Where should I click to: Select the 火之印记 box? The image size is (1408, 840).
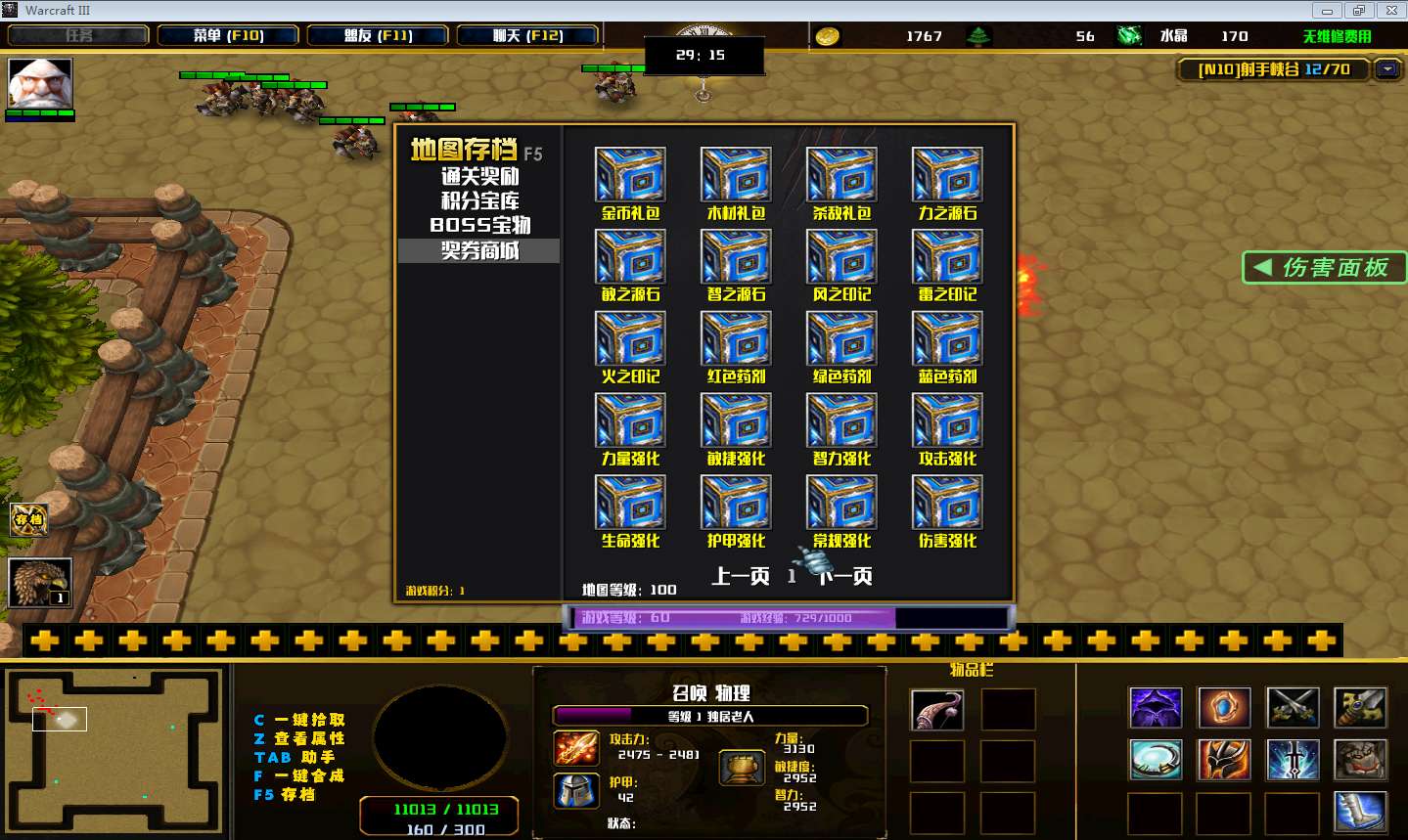click(x=630, y=338)
